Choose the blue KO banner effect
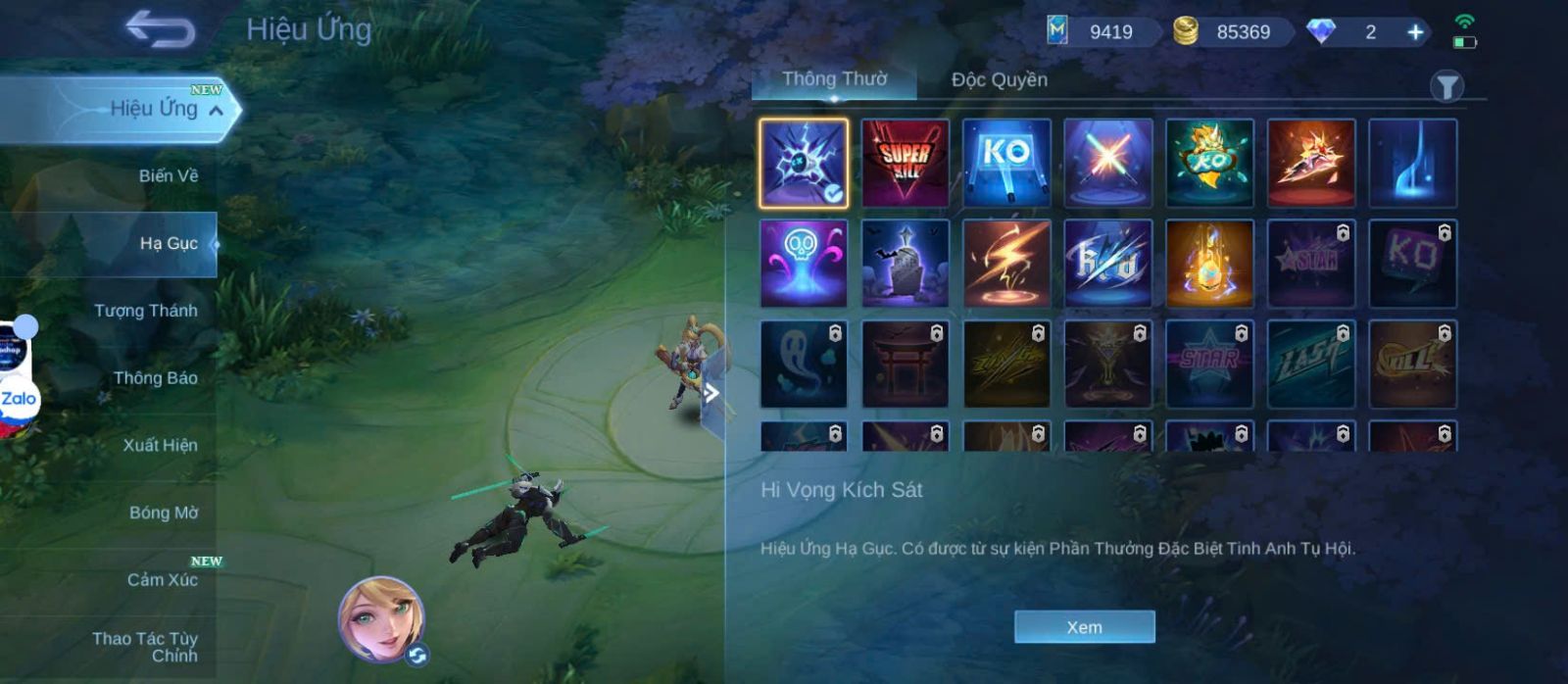 point(1006,163)
